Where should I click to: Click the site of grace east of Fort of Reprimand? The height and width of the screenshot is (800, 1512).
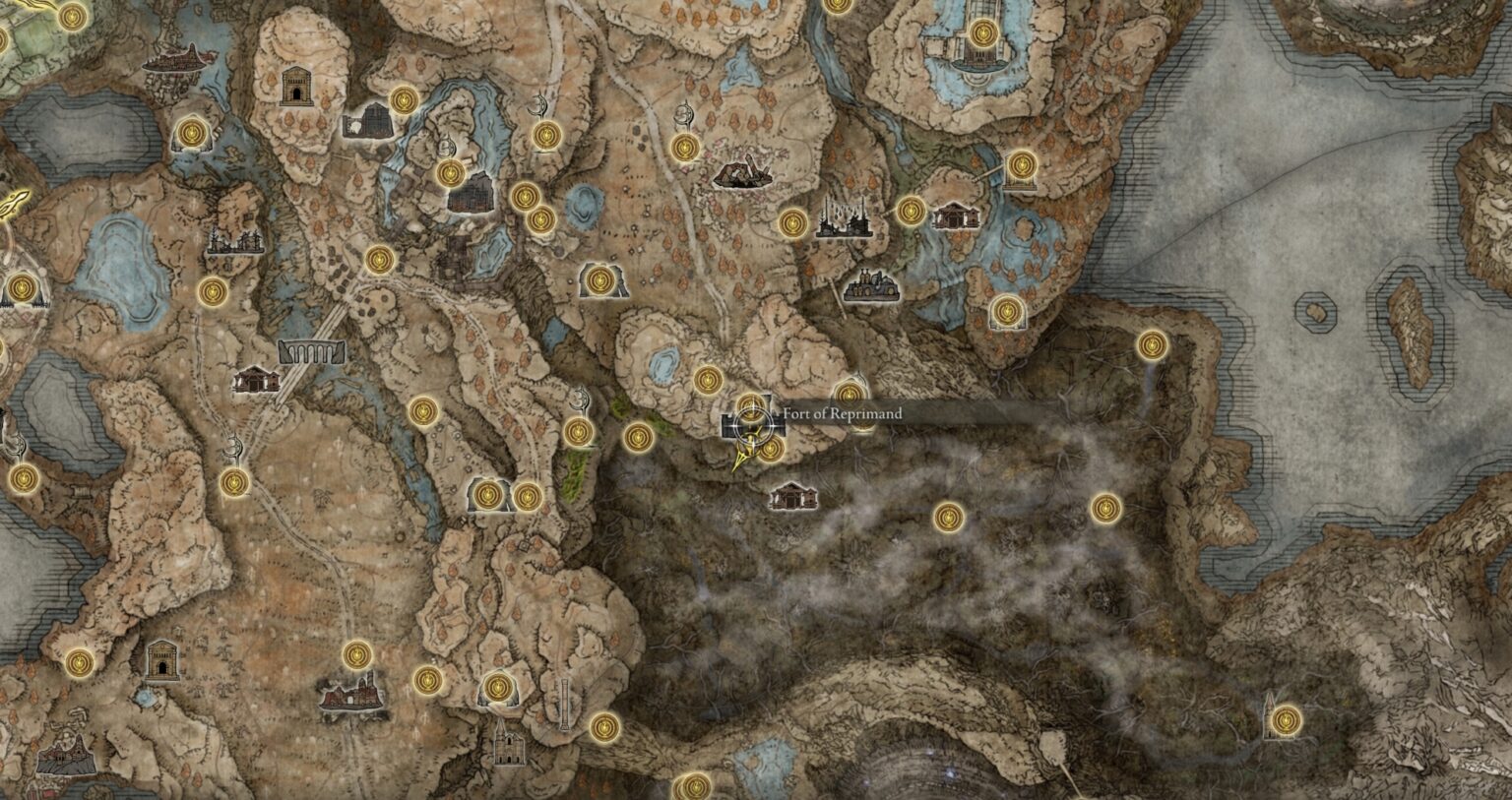coord(849,394)
